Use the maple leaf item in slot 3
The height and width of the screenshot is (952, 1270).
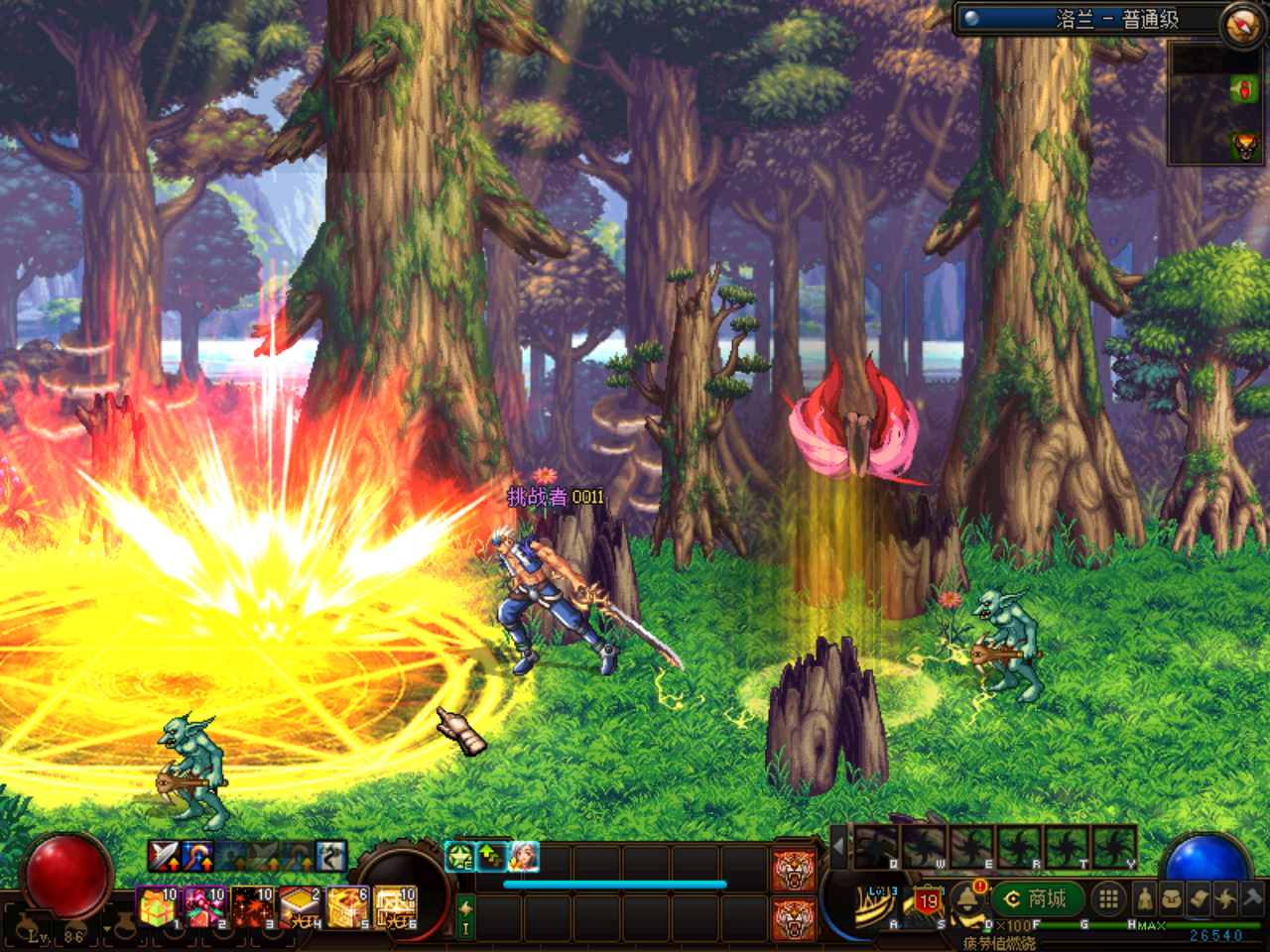252,907
